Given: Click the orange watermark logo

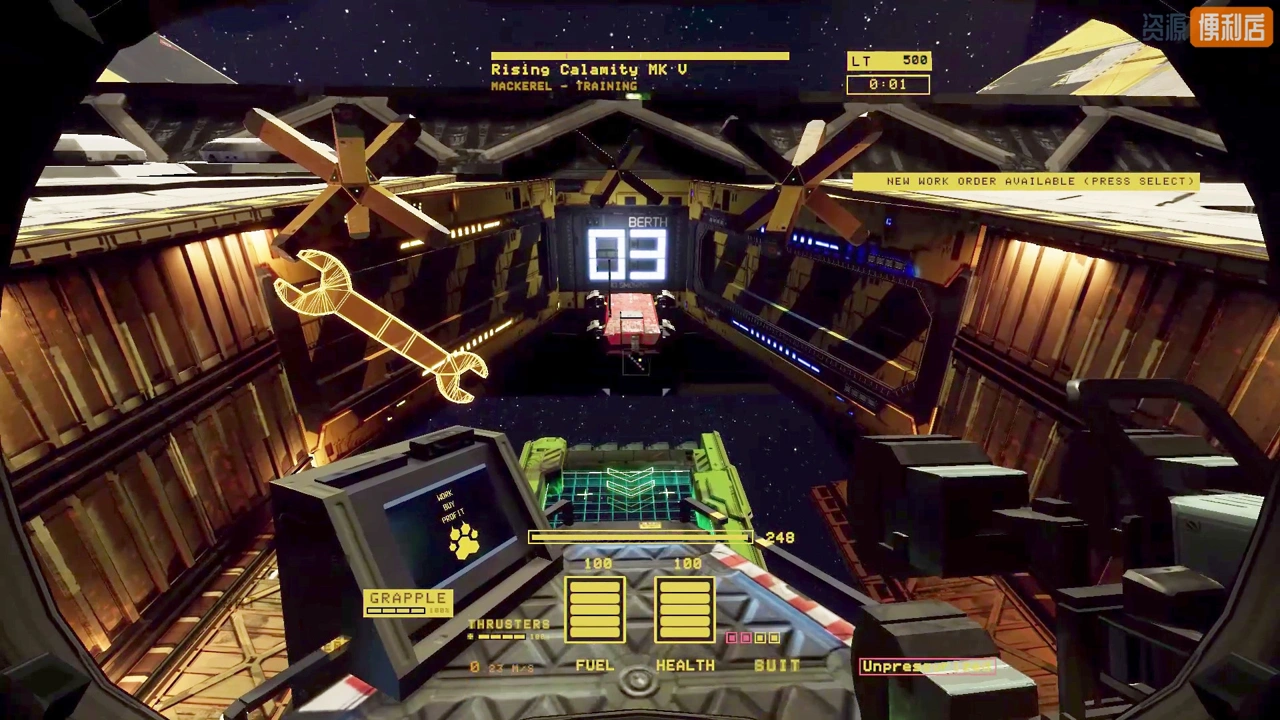Looking at the screenshot, I should click(1230, 27).
